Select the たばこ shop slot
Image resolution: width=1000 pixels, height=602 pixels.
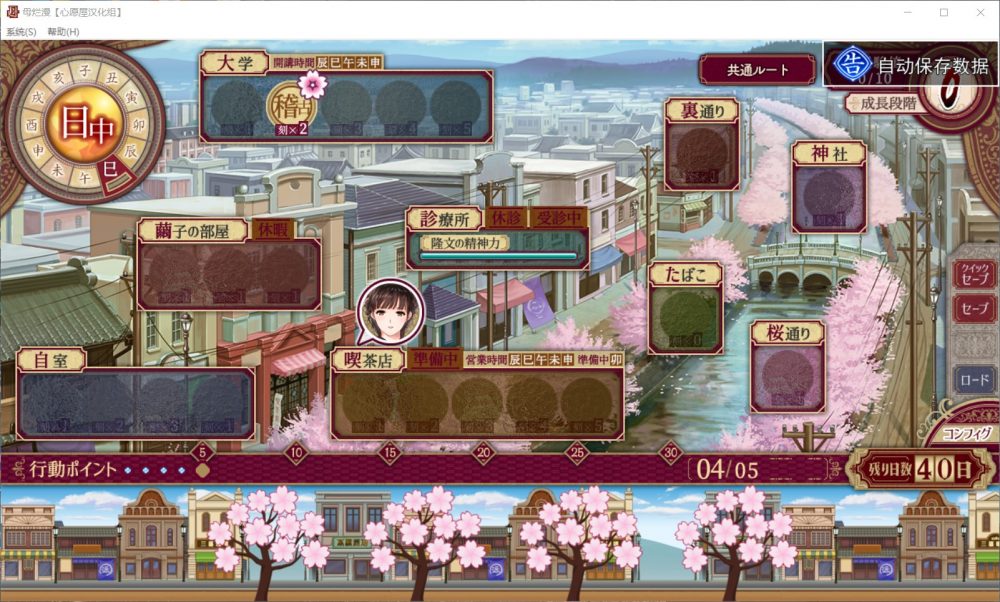[x=685, y=316]
